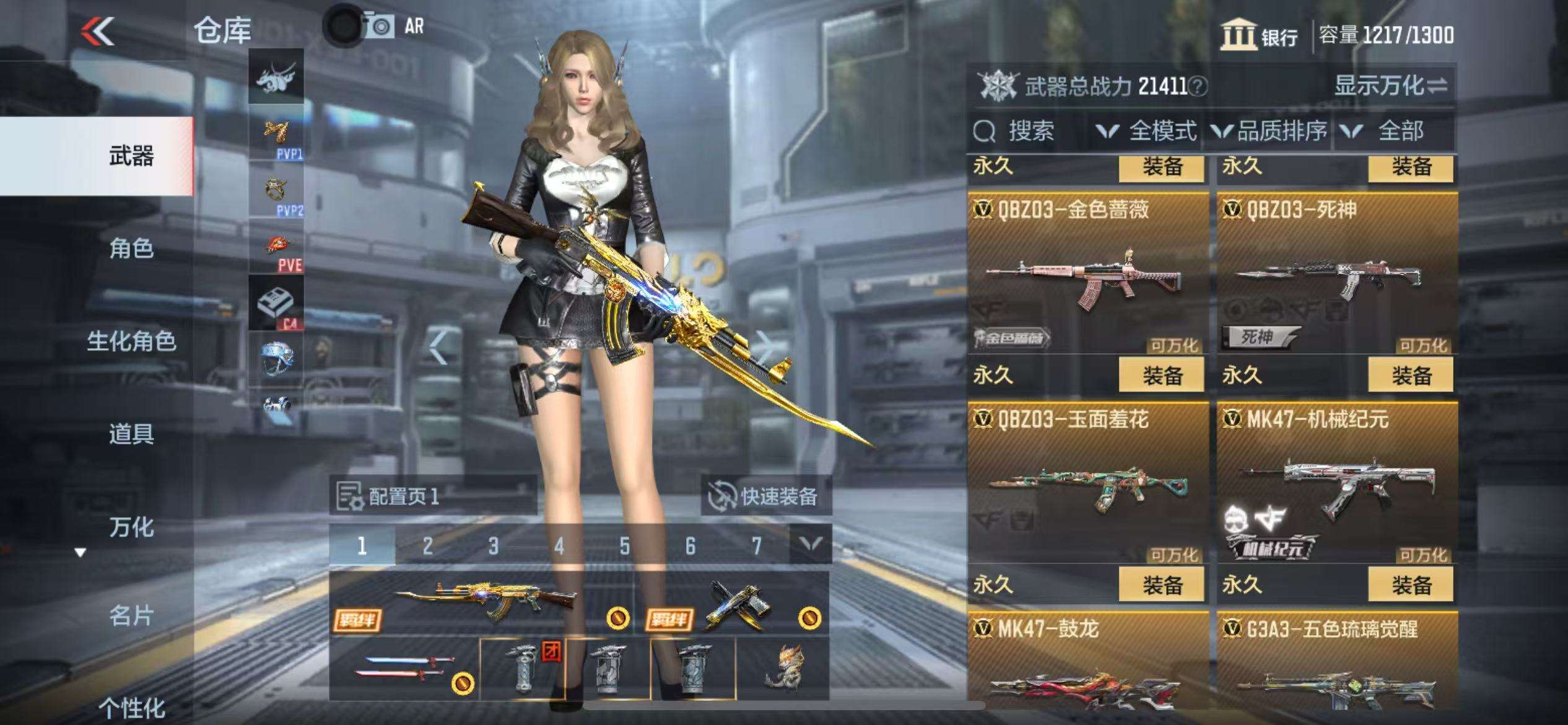The width and height of the screenshot is (1568, 725).
Task: Open the 配置页1 loadout page selector
Action: tap(432, 496)
